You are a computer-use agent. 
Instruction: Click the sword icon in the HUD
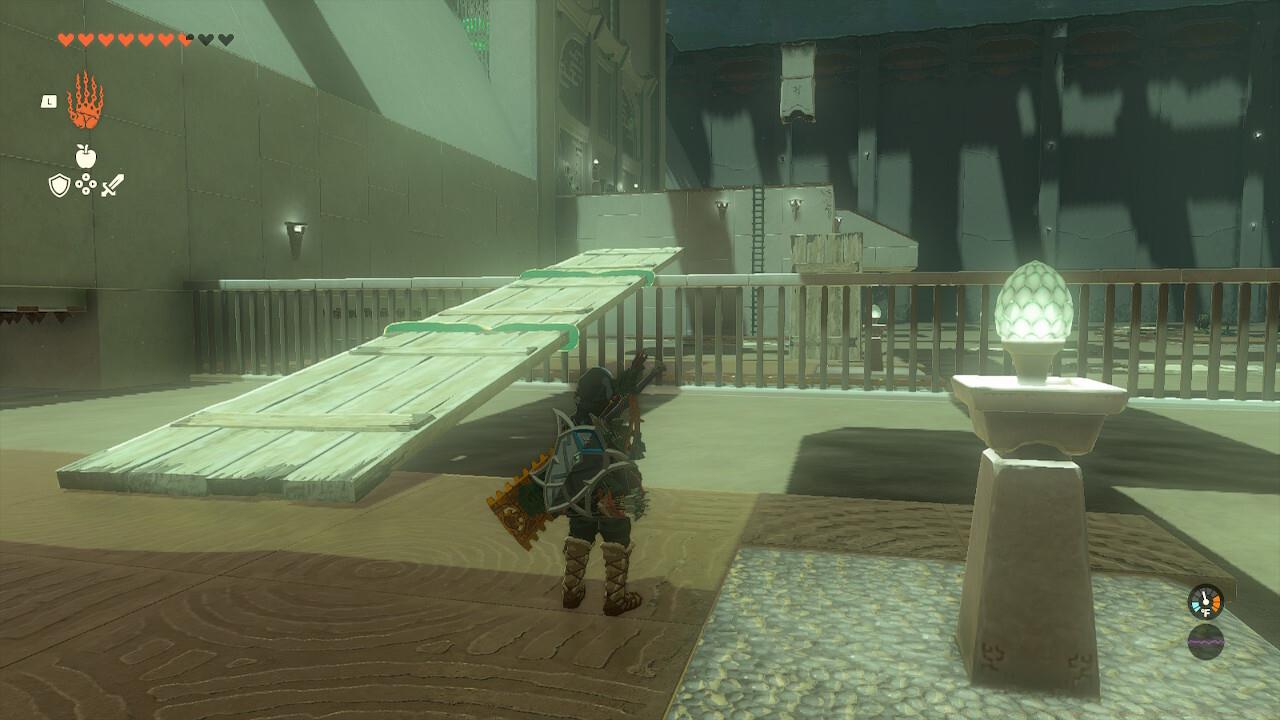[111, 185]
